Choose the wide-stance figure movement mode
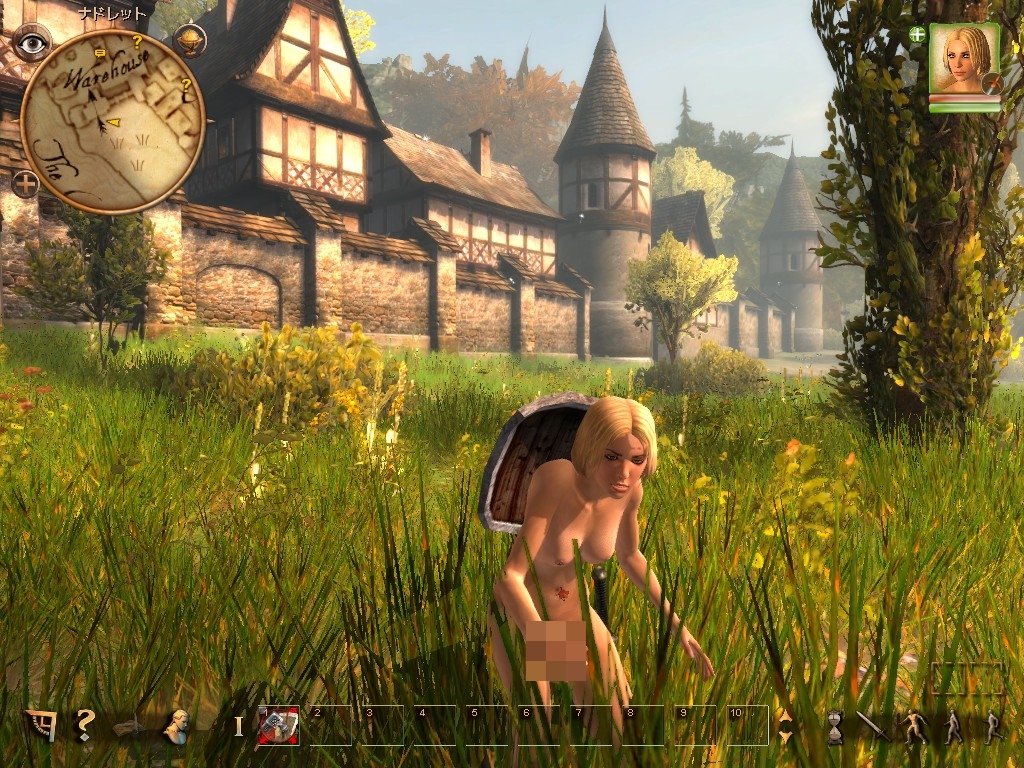Viewport: 1024px width, 768px height. [x=915, y=727]
